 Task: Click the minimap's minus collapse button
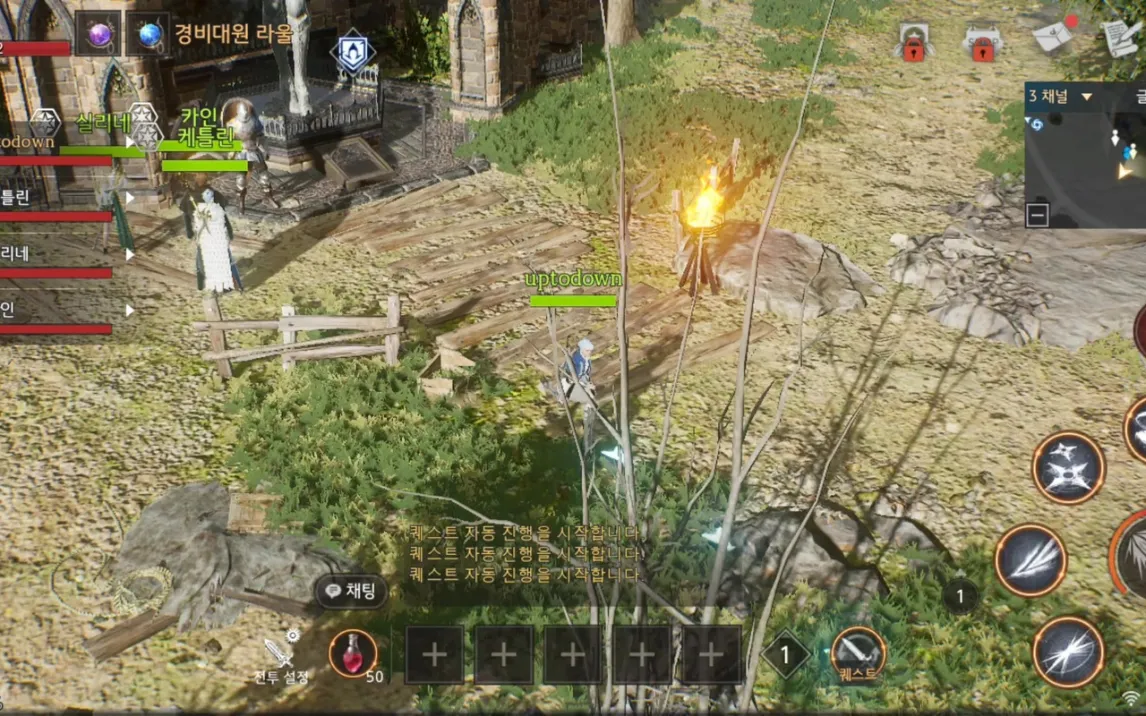[1037, 214]
